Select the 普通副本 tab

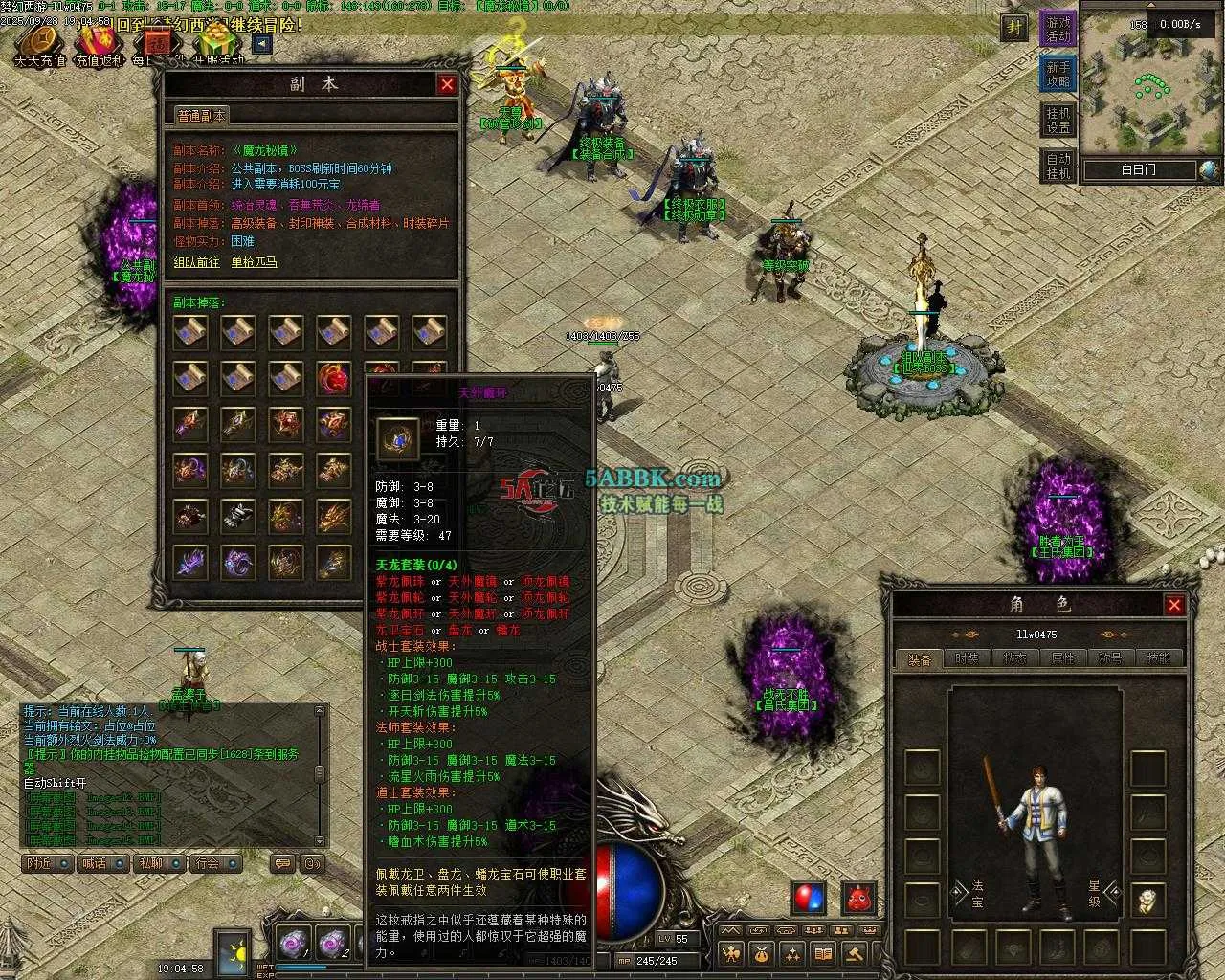(201, 115)
